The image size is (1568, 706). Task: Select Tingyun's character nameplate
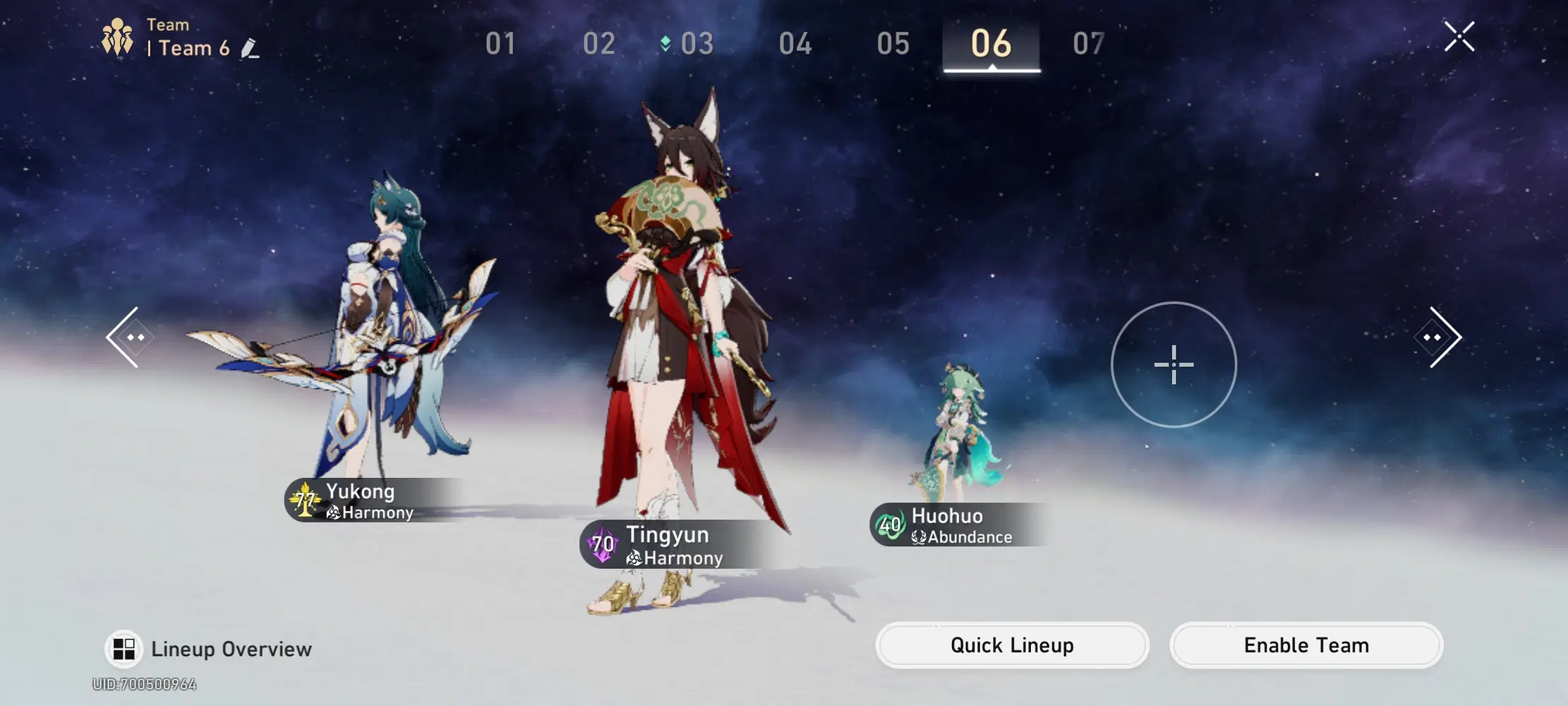pos(669,534)
